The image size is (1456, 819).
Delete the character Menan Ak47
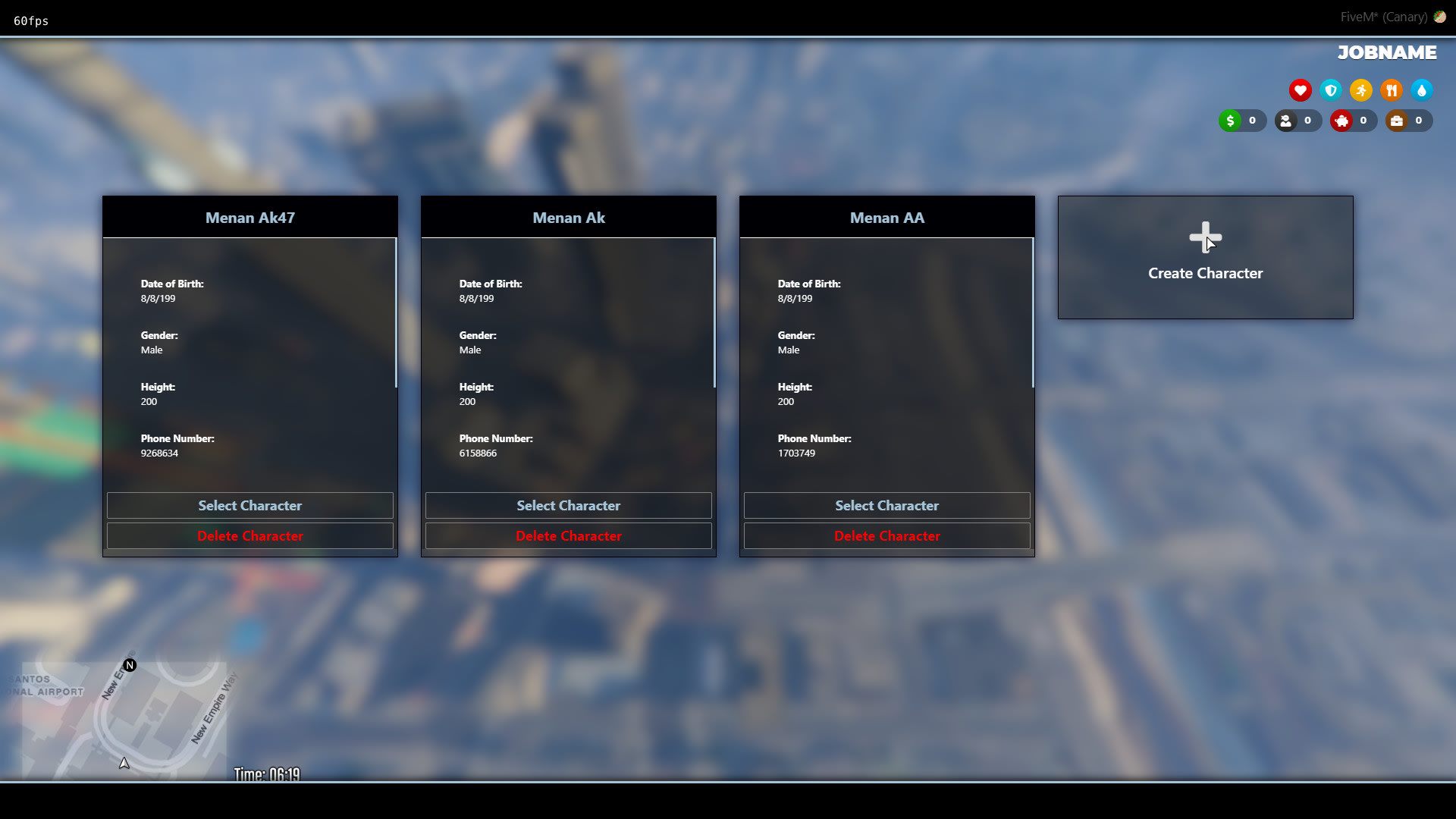pyautogui.click(x=250, y=535)
